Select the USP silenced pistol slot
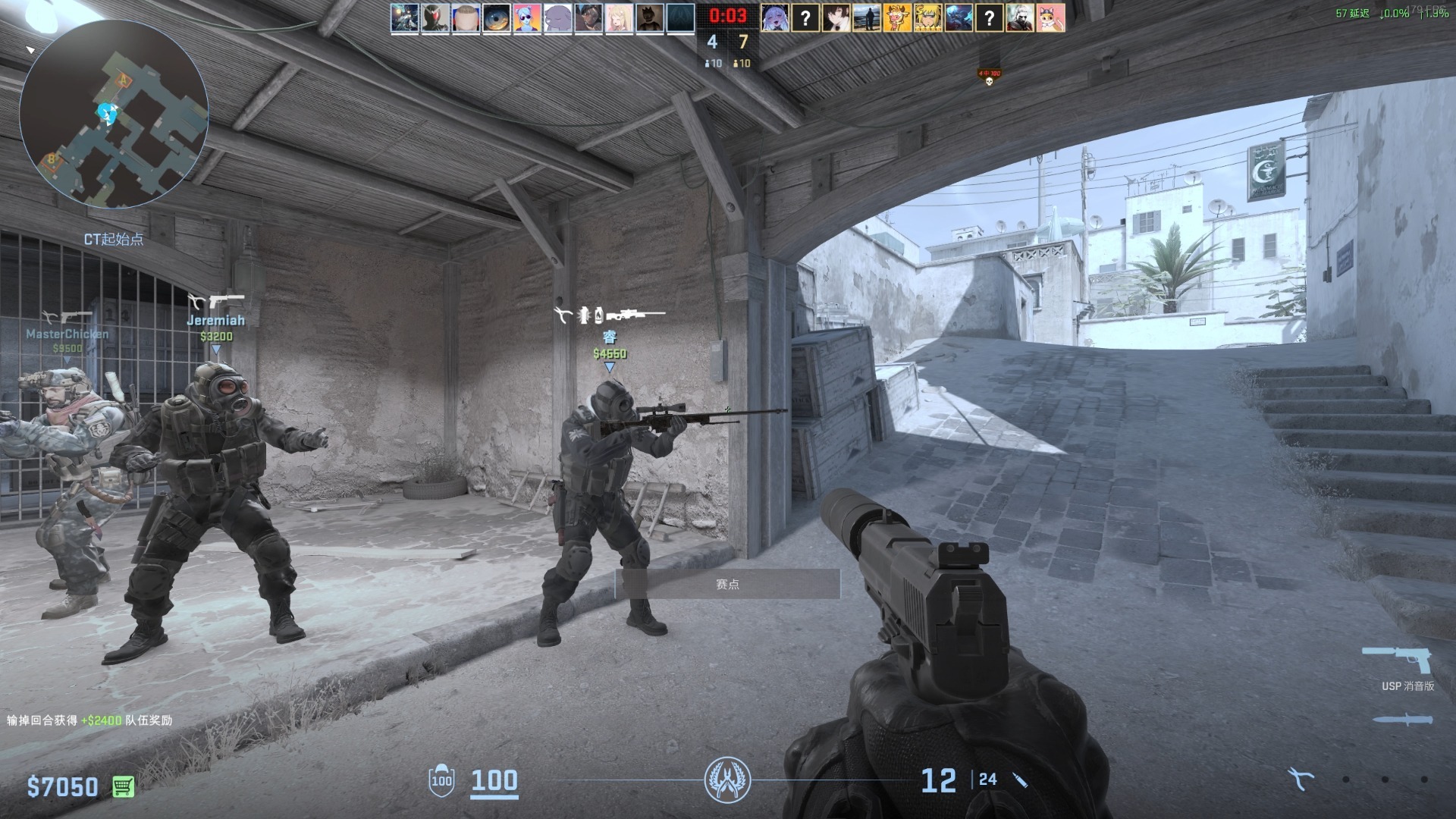The height and width of the screenshot is (819, 1456). (x=1397, y=660)
